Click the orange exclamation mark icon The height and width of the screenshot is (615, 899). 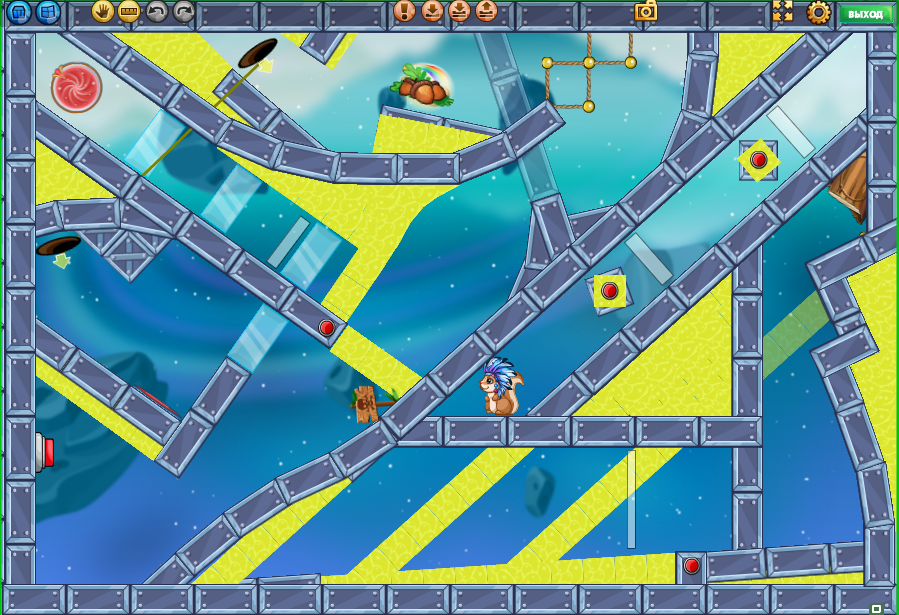(404, 12)
